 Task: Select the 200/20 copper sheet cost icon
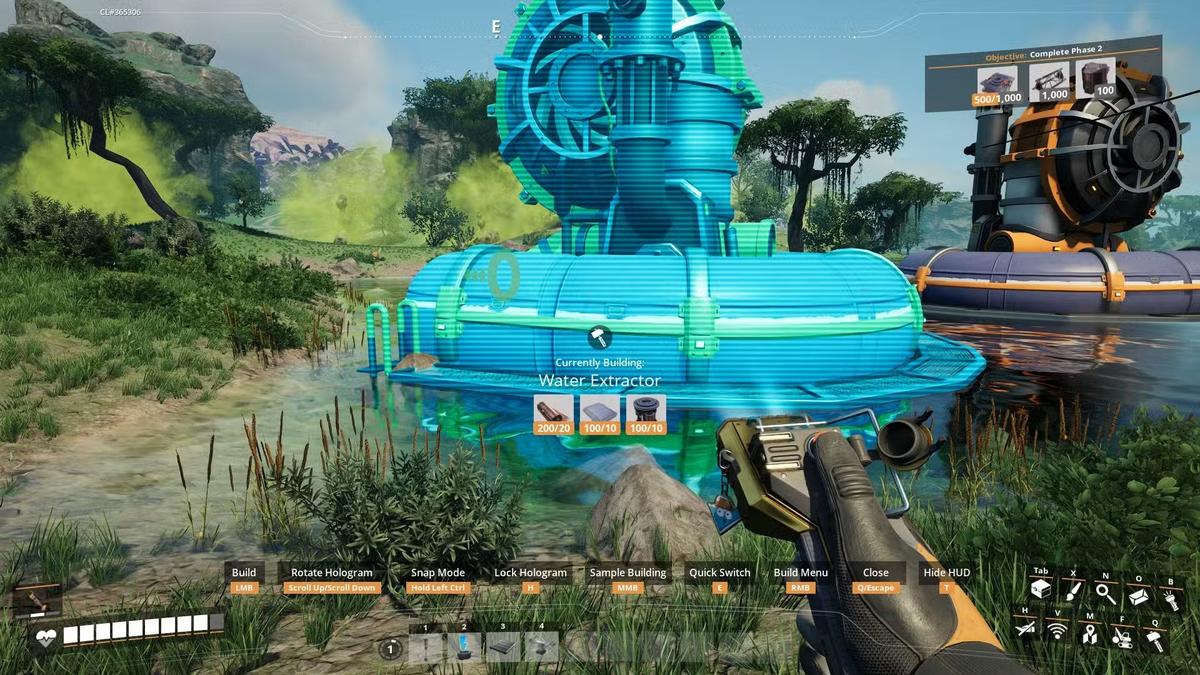tap(553, 413)
